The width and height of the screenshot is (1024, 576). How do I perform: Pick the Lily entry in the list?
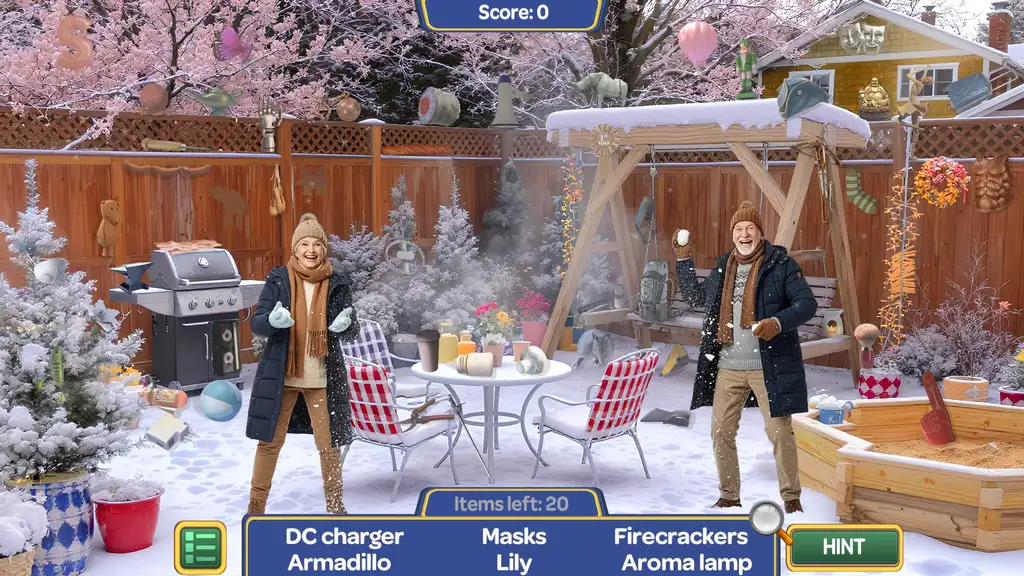514,562
